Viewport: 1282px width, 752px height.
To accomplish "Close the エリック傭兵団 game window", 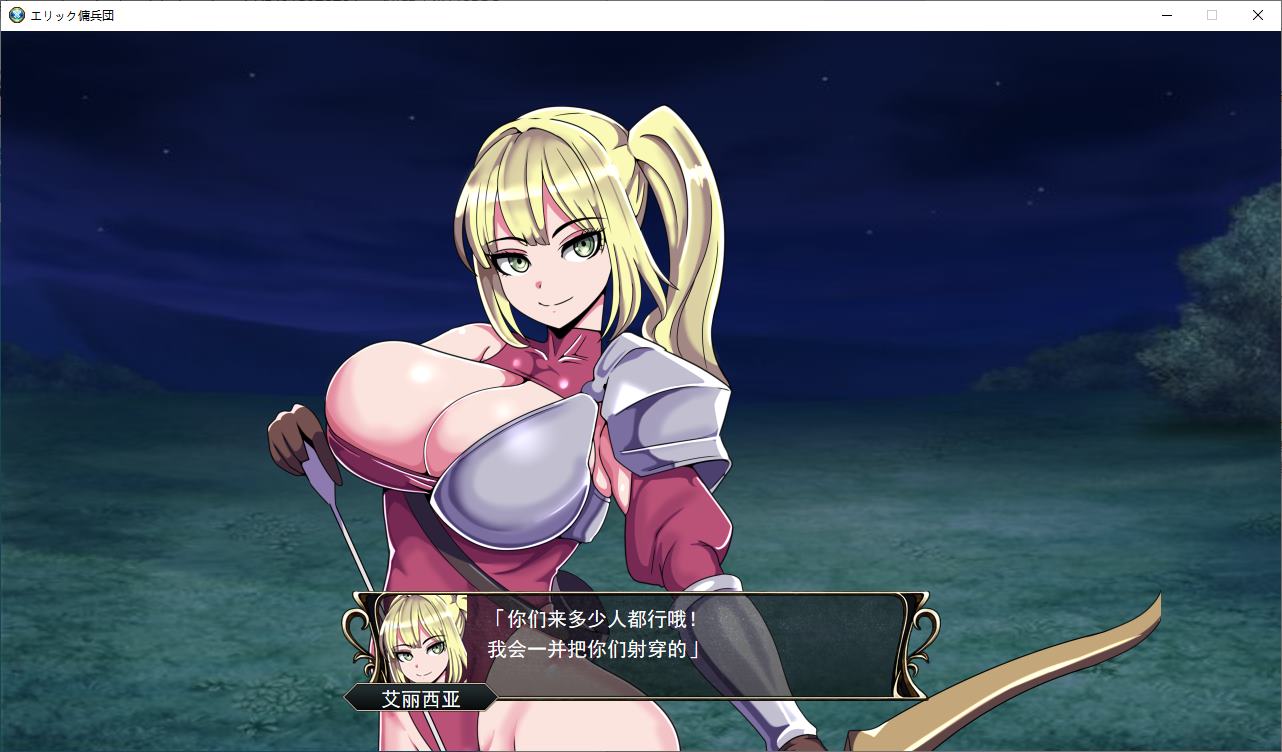I will [x=1257, y=15].
